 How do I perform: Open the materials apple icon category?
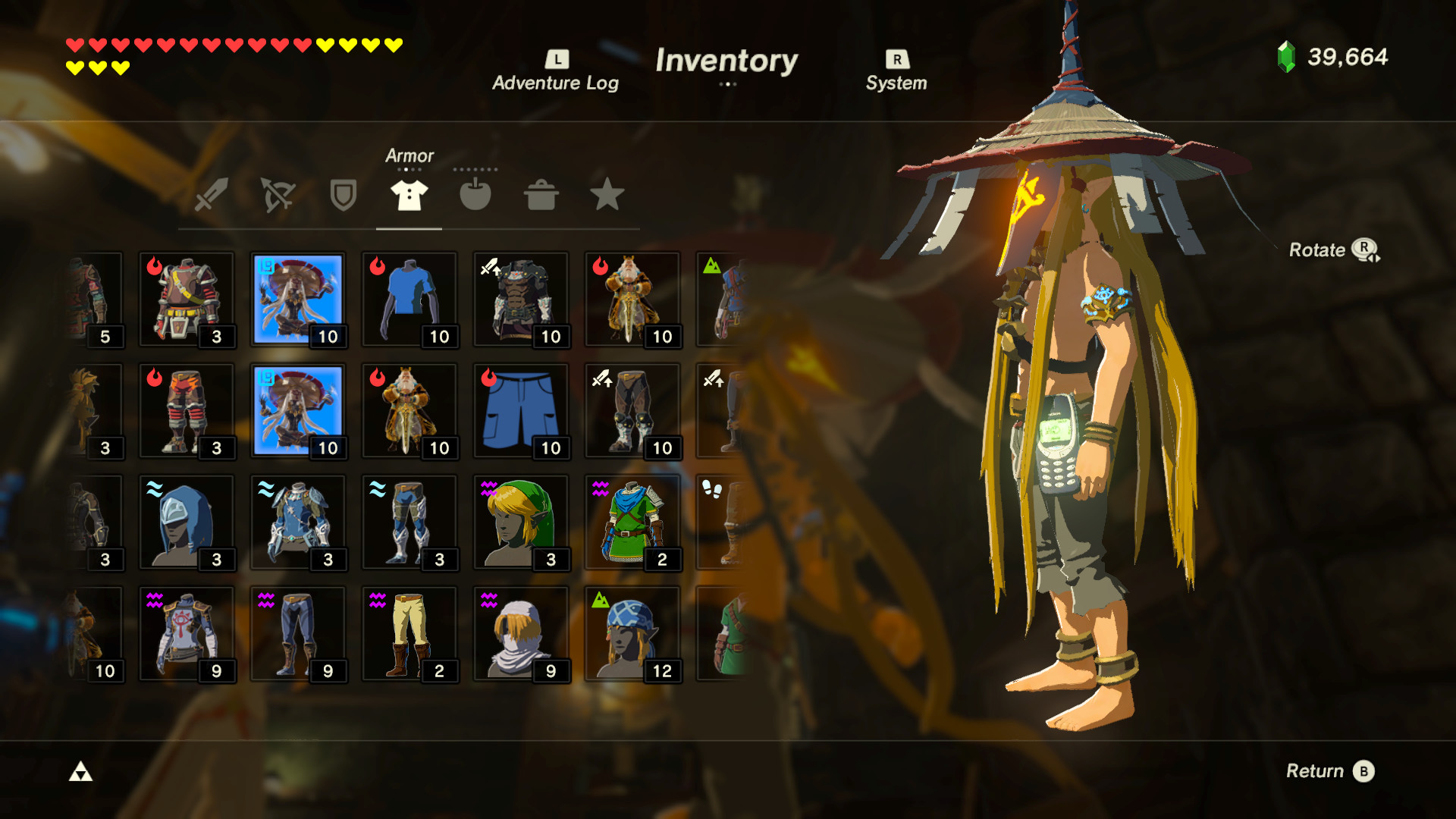click(x=475, y=196)
